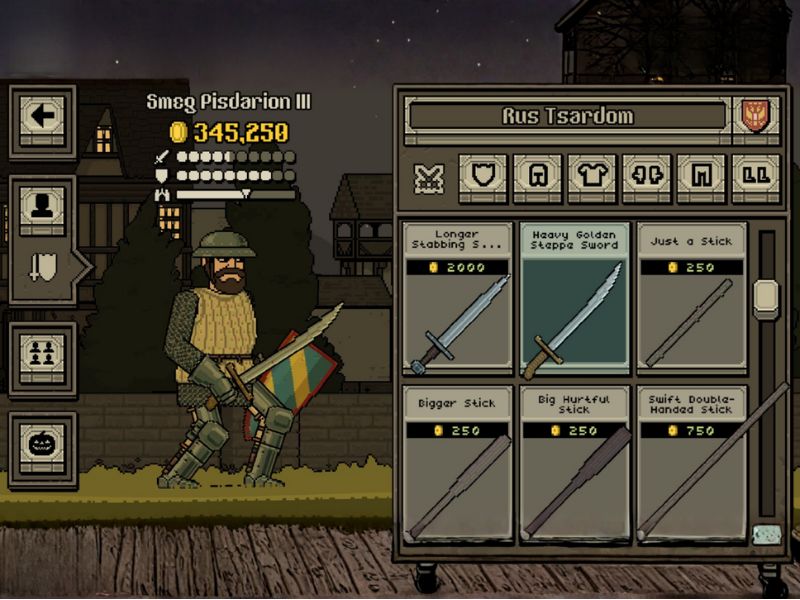
Task: Go back with the left arrow button
Action: pos(42,117)
